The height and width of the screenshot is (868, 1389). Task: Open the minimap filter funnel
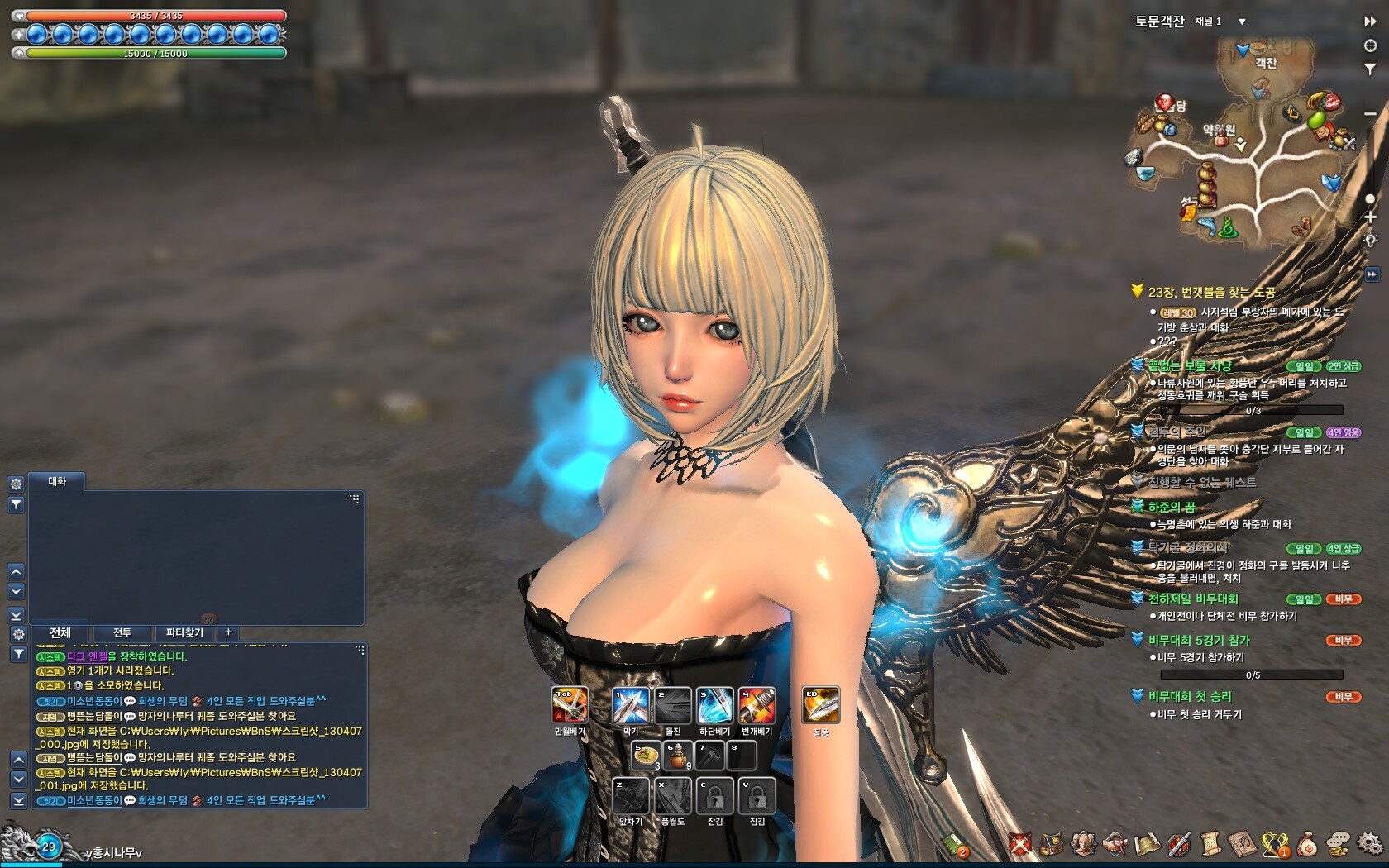(x=1370, y=69)
